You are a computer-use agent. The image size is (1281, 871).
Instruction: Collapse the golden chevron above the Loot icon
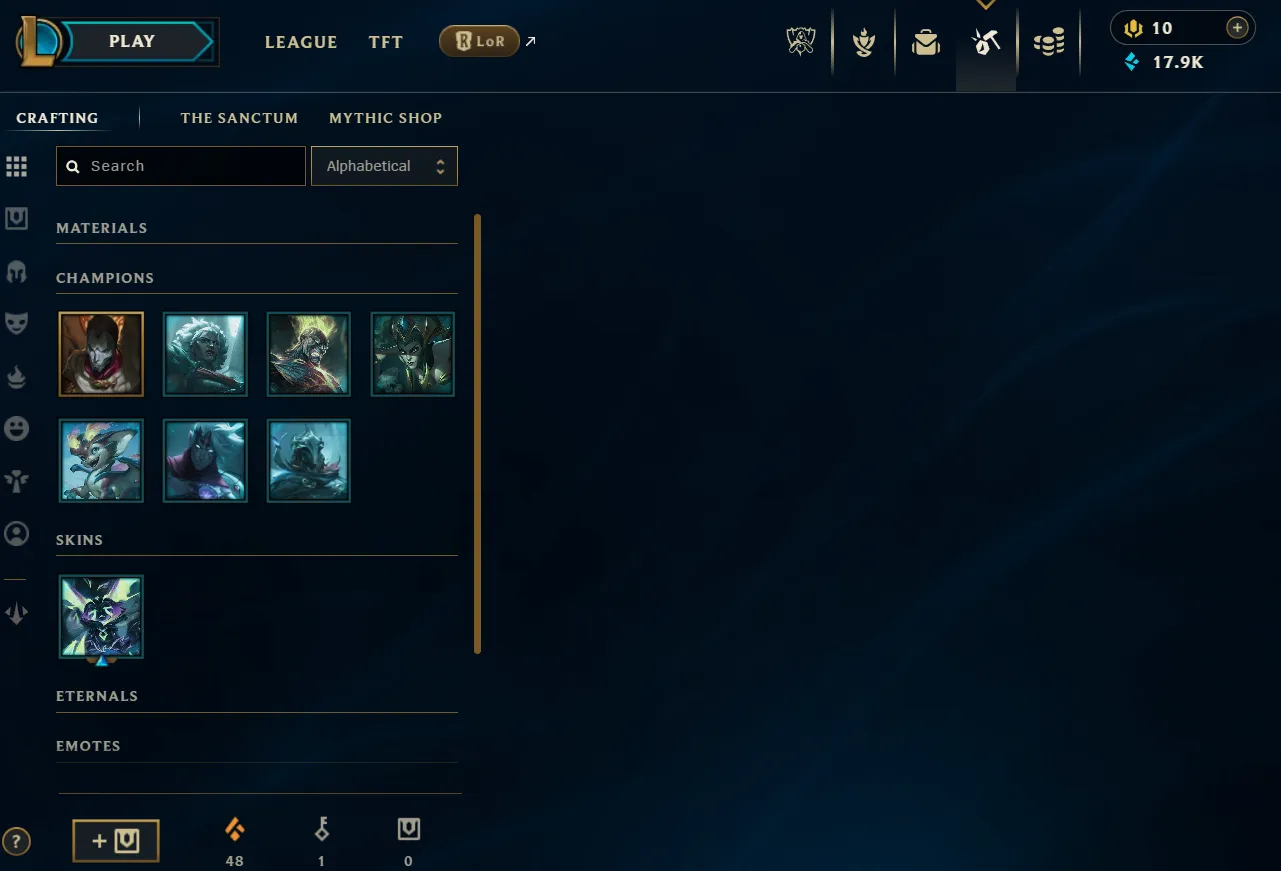pos(985,6)
